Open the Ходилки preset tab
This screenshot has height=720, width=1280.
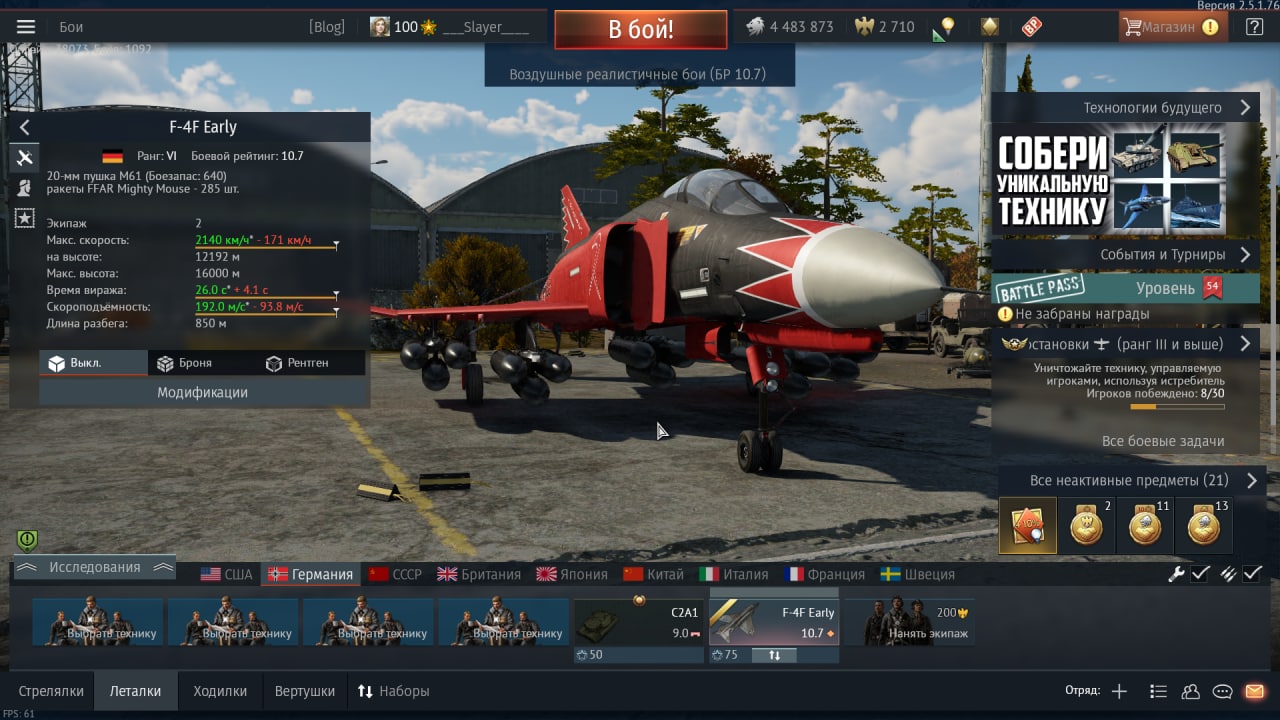tap(220, 691)
